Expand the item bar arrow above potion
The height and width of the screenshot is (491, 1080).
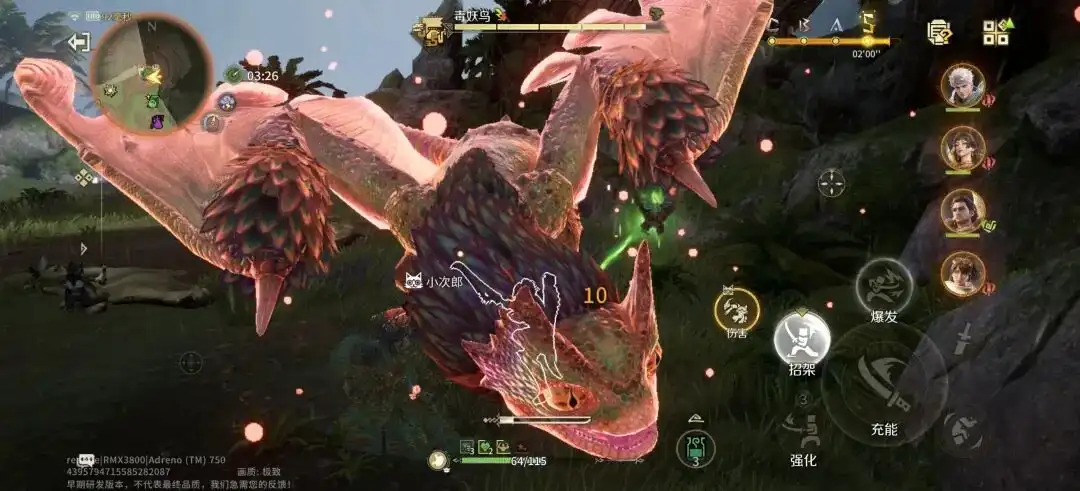click(695, 418)
